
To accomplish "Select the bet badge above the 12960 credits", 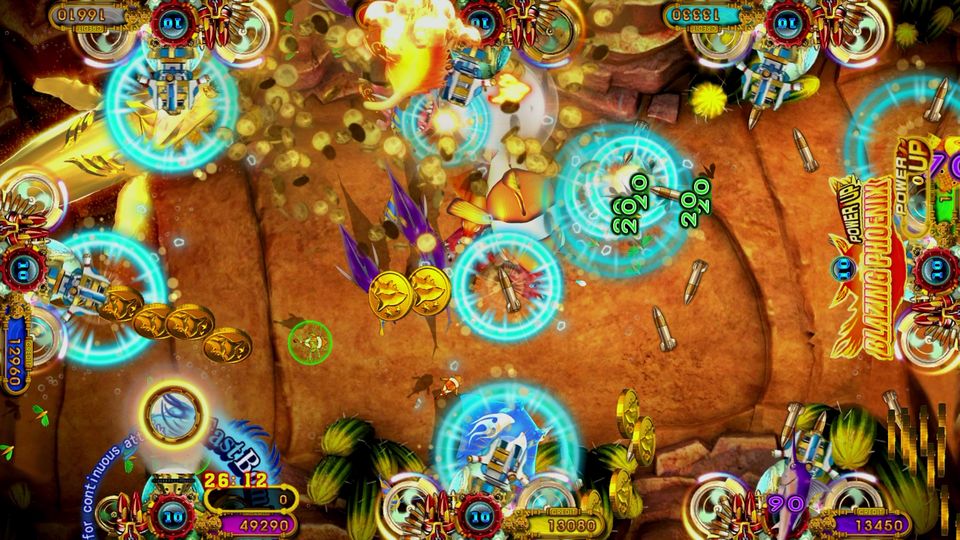I will coord(22,268).
